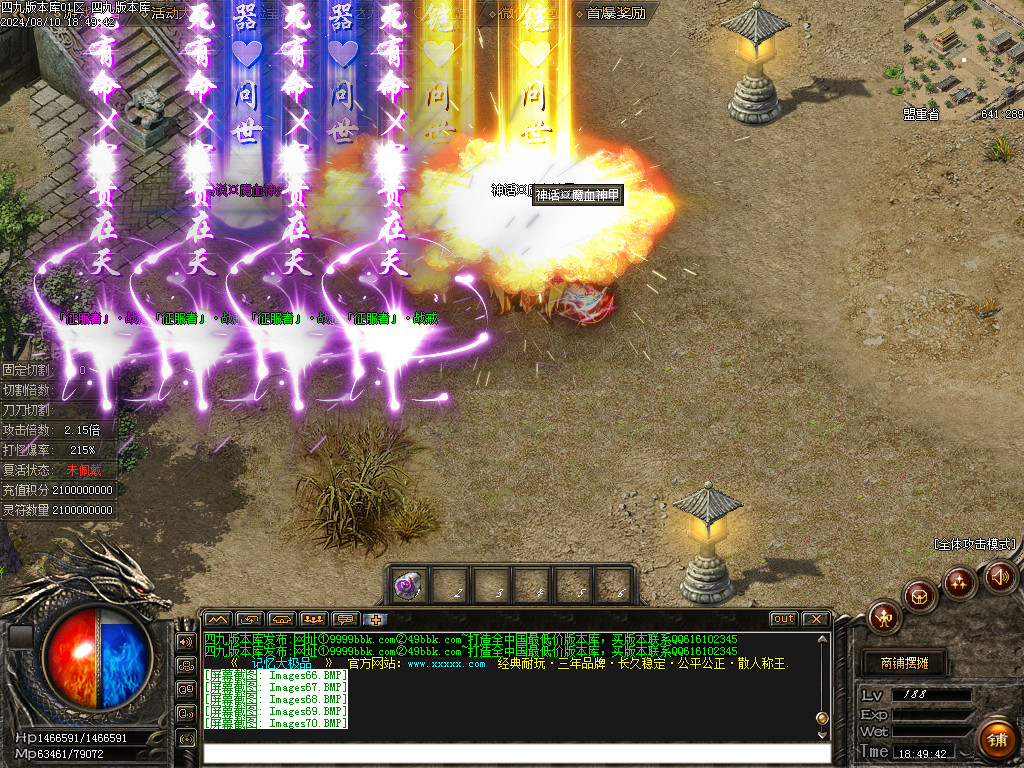The height and width of the screenshot is (768, 1024).
Task: Pick up the 神话魔血神甲 drop label
Action: point(577,195)
